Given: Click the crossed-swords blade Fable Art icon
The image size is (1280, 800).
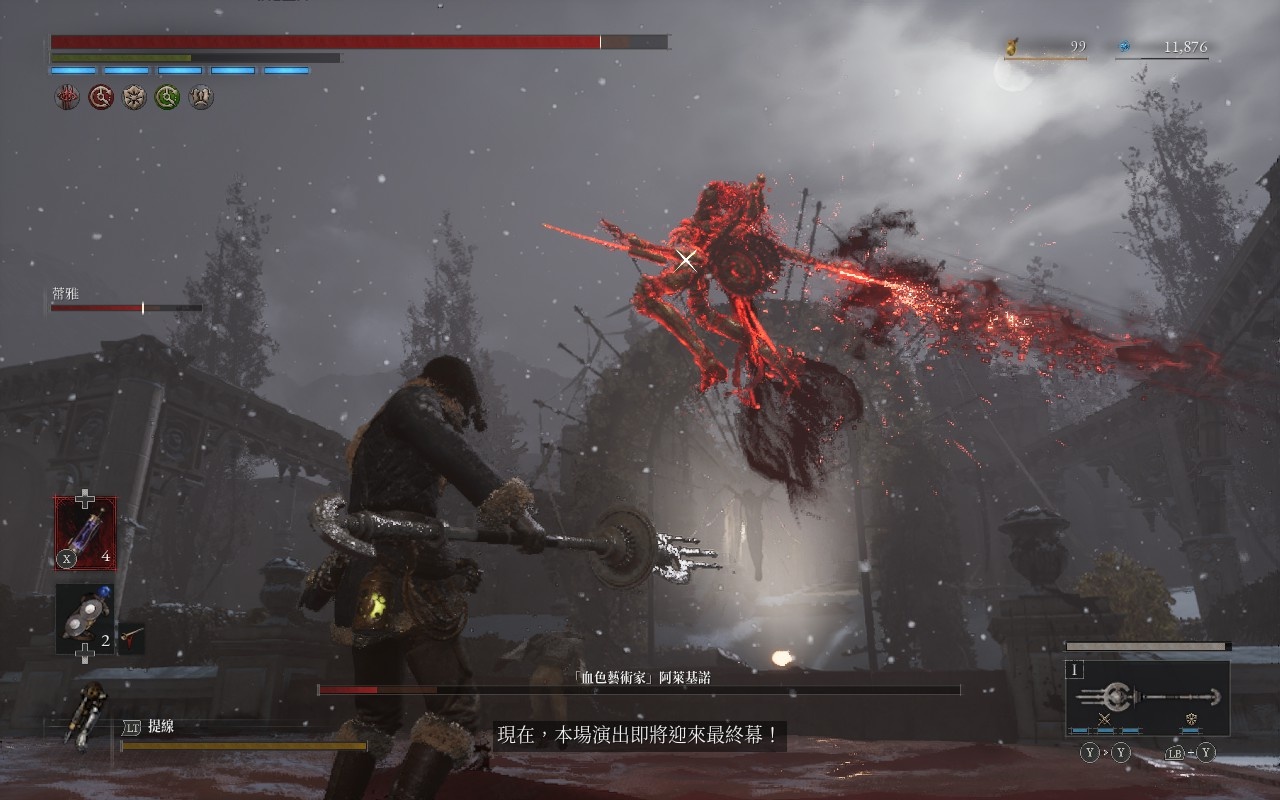Looking at the screenshot, I should pos(1105,719).
